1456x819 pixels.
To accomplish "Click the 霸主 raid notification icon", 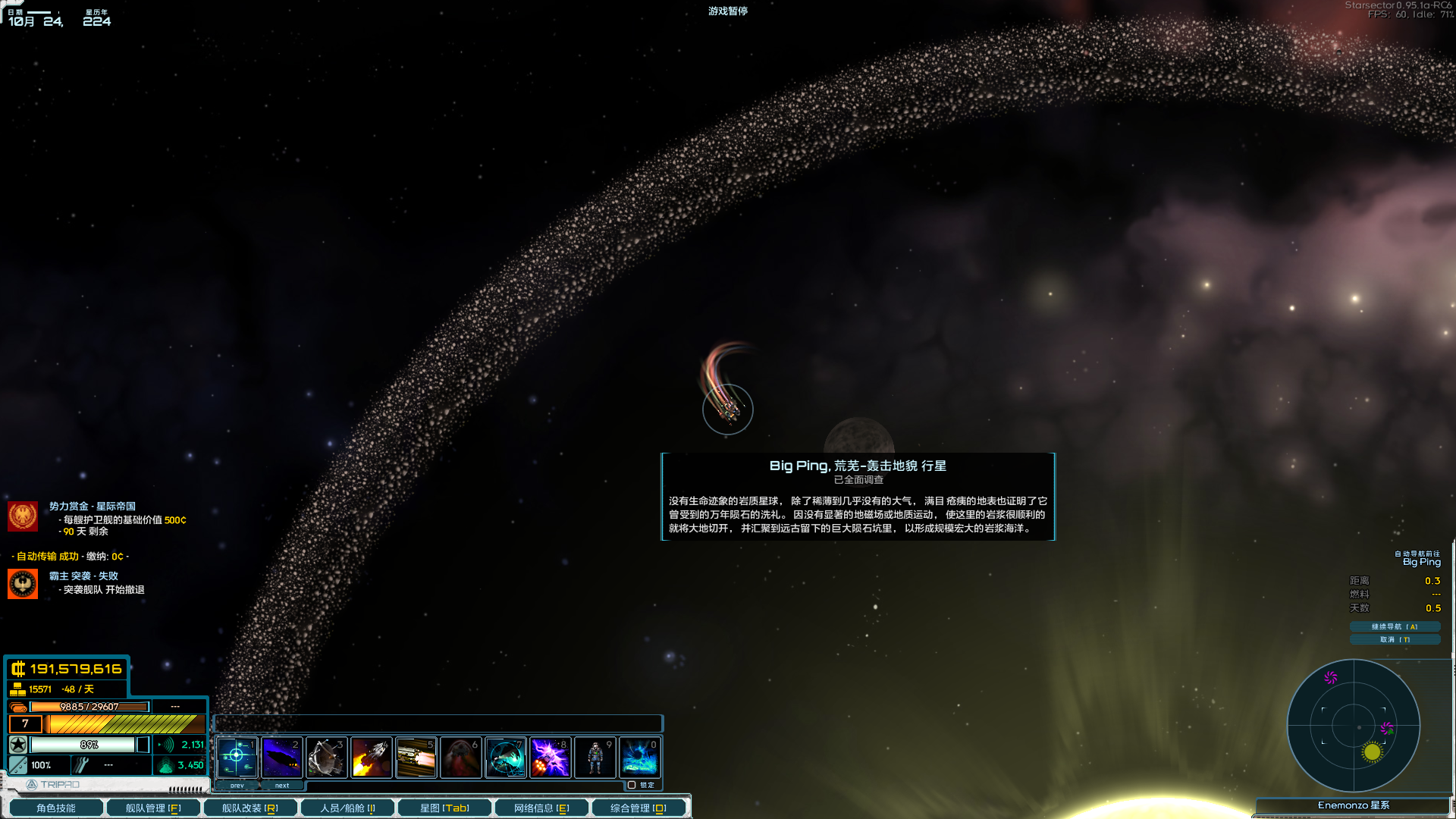I will (x=23, y=583).
